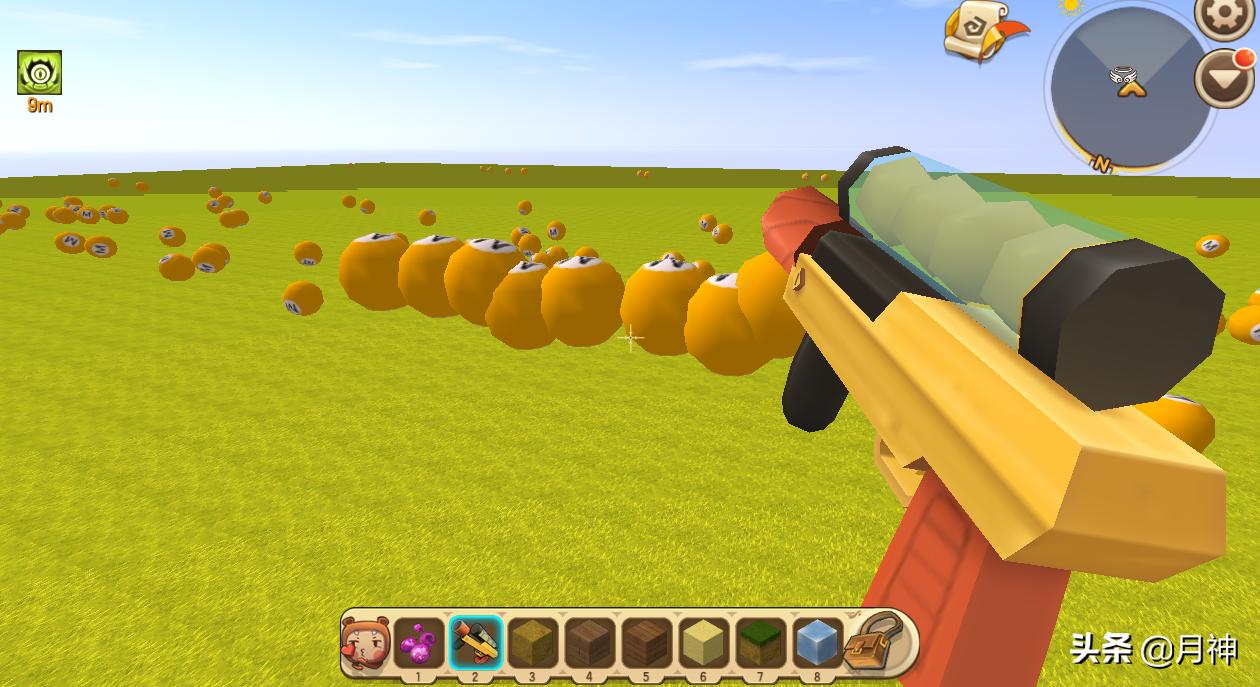The height and width of the screenshot is (687, 1260).
Task: Select the launcher weapon in slot 2
Action: pyautogui.click(x=475, y=642)
